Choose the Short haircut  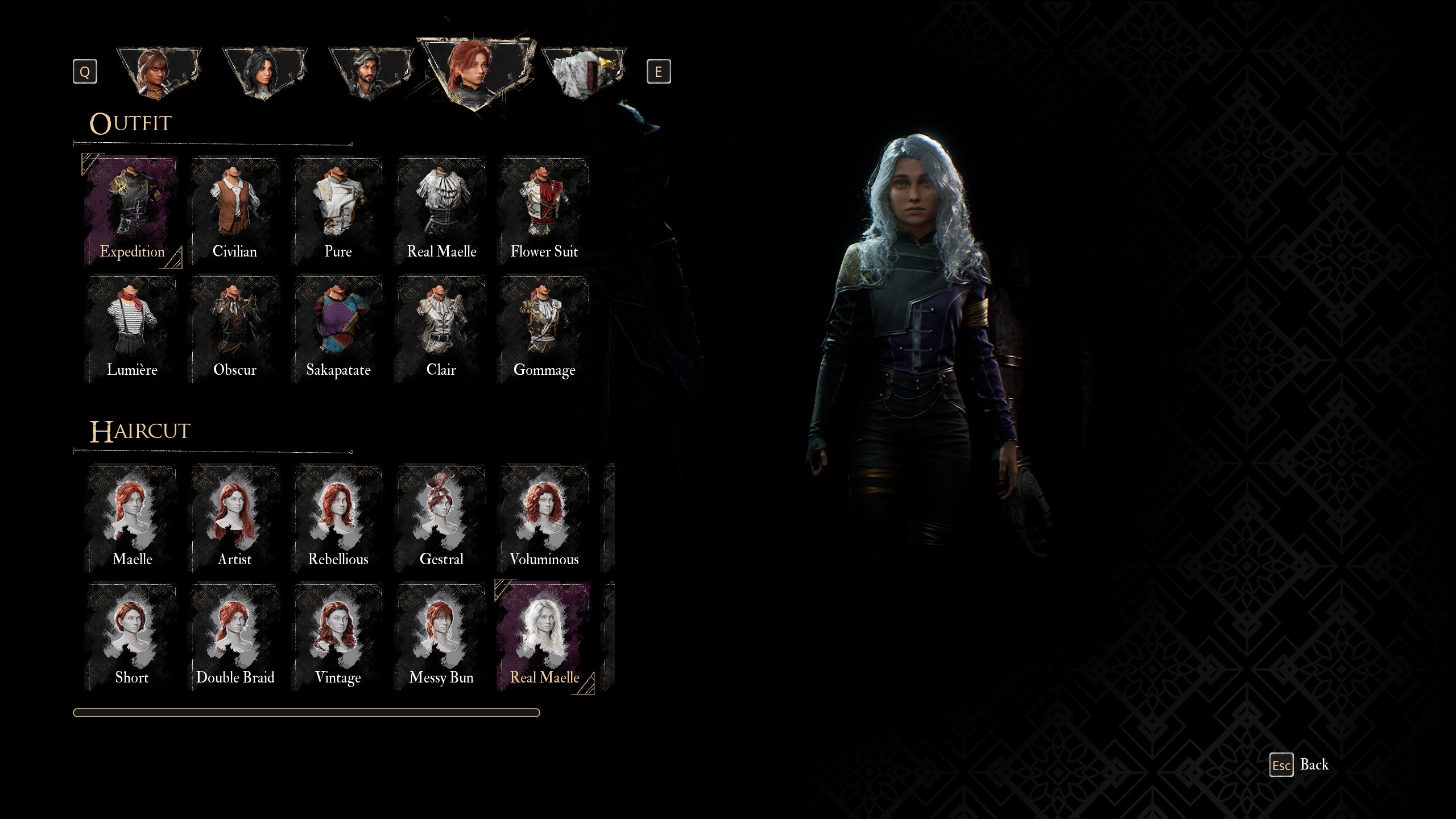pos(132,637)
